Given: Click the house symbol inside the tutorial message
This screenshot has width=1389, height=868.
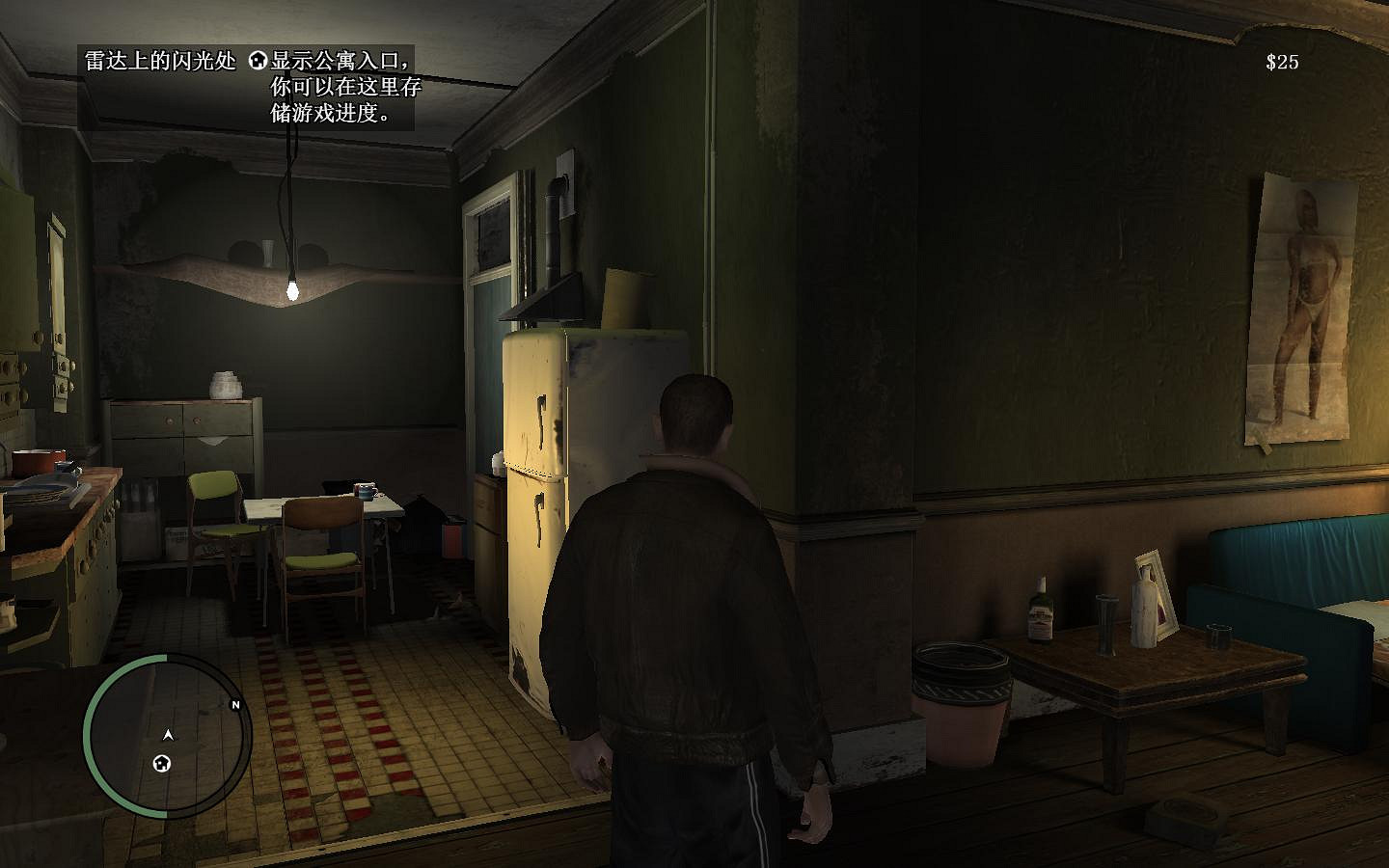Looking at the screenshot, I should click(x=256, y=58).
